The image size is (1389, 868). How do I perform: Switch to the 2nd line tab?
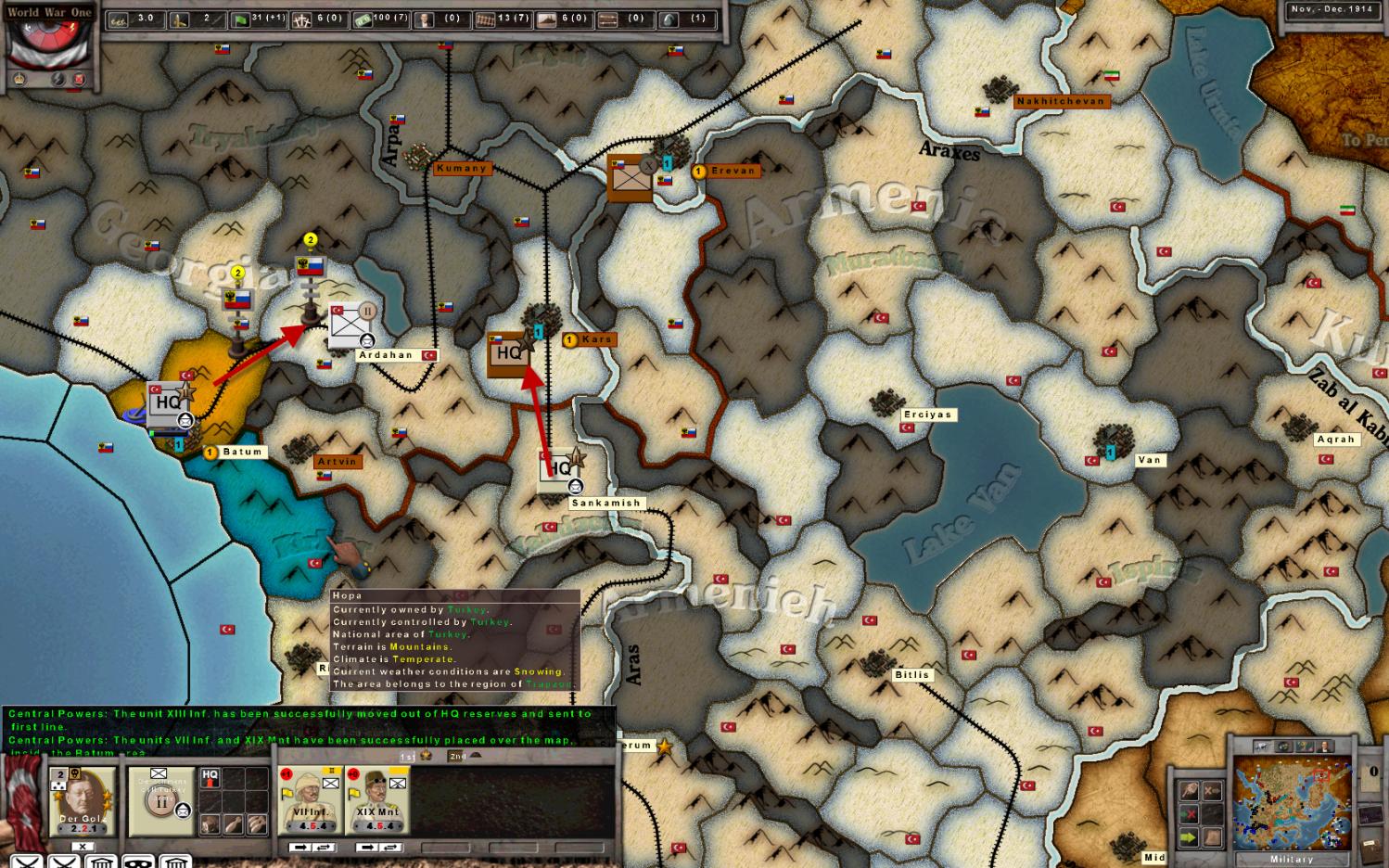pyautogui.click(x=457, y=757)
